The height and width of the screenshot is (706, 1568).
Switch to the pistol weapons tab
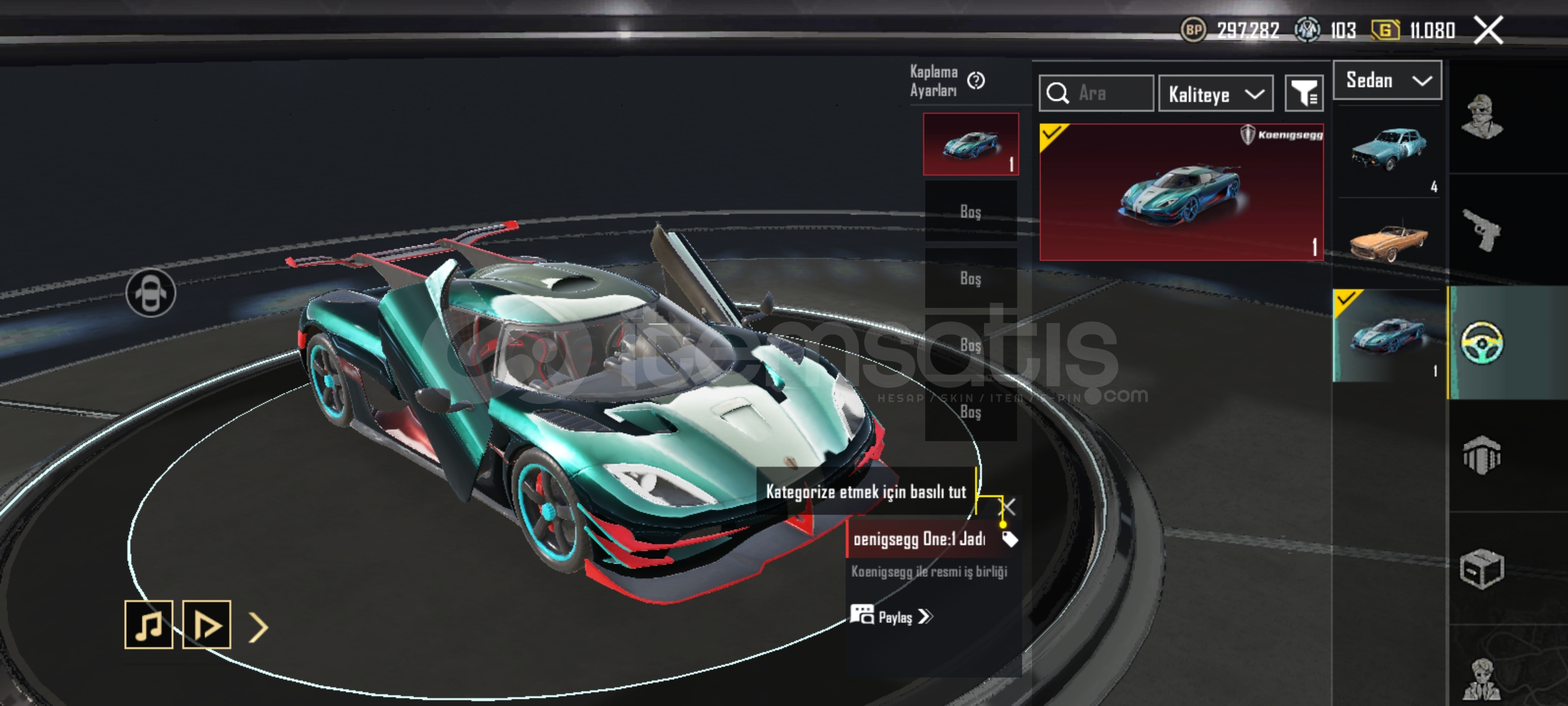[x=1482, y=229]
